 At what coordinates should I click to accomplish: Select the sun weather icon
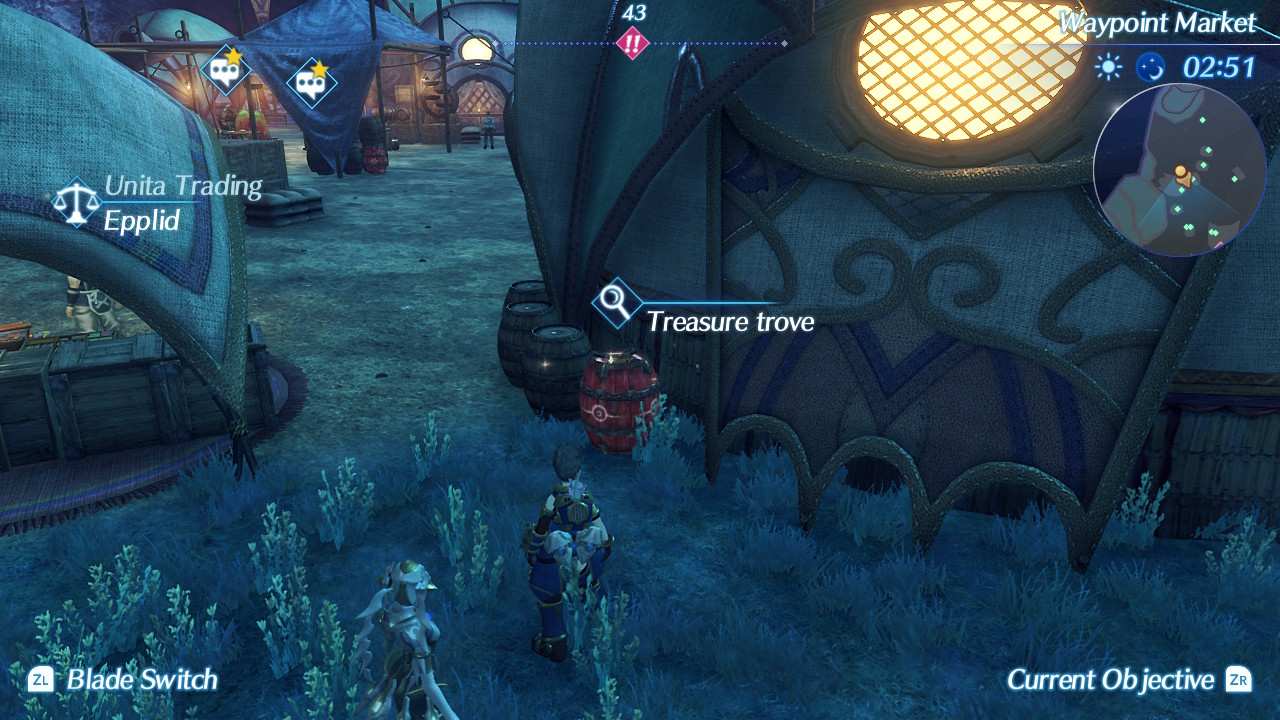[x=1110, y=69]
